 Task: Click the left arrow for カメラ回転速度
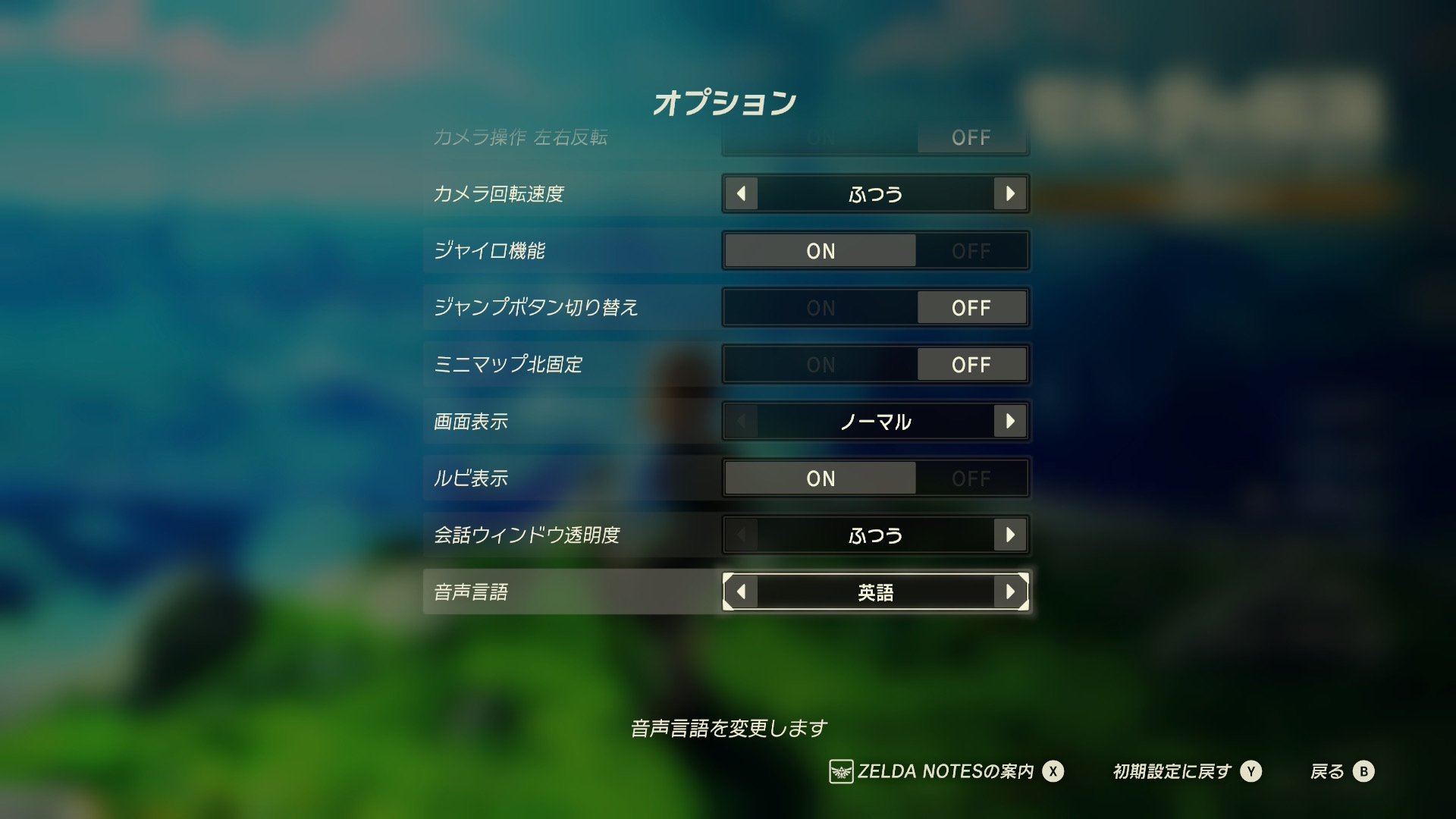point(742,193)
